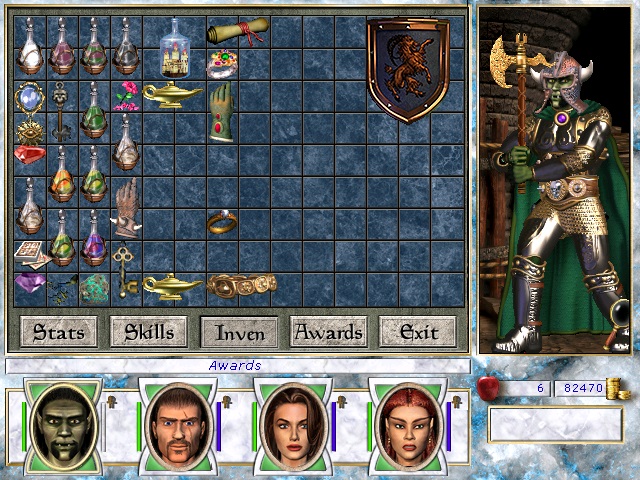
Task: Pick up the green gauntlet
Action: tap(221, 111)
